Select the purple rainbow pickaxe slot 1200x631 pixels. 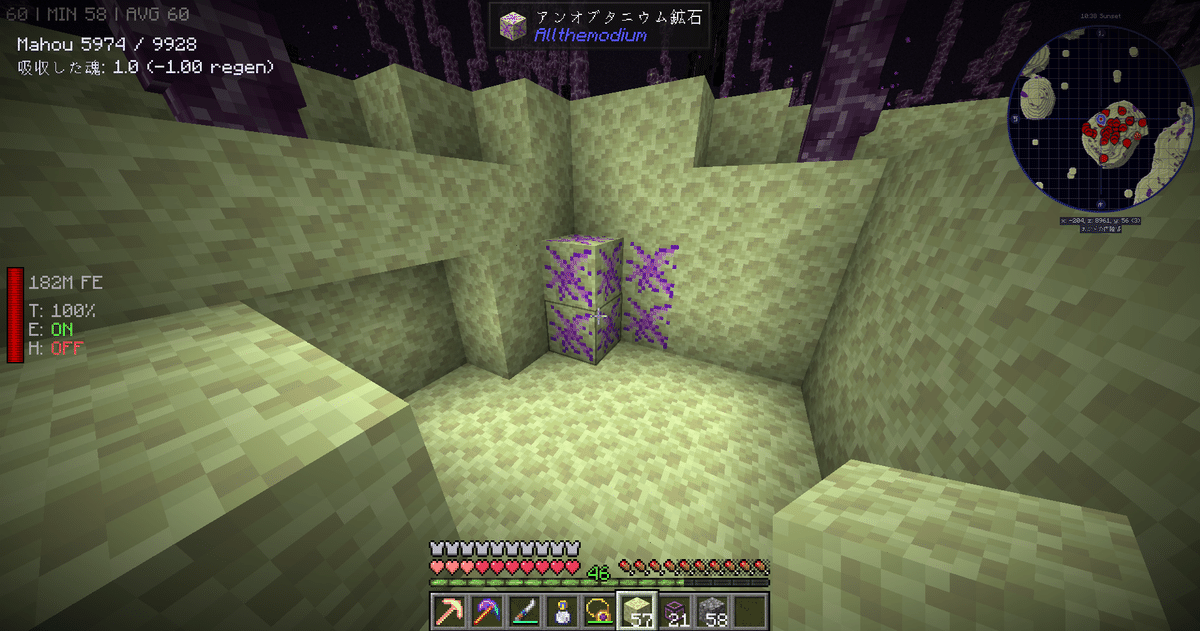click(x=487, y=611)
